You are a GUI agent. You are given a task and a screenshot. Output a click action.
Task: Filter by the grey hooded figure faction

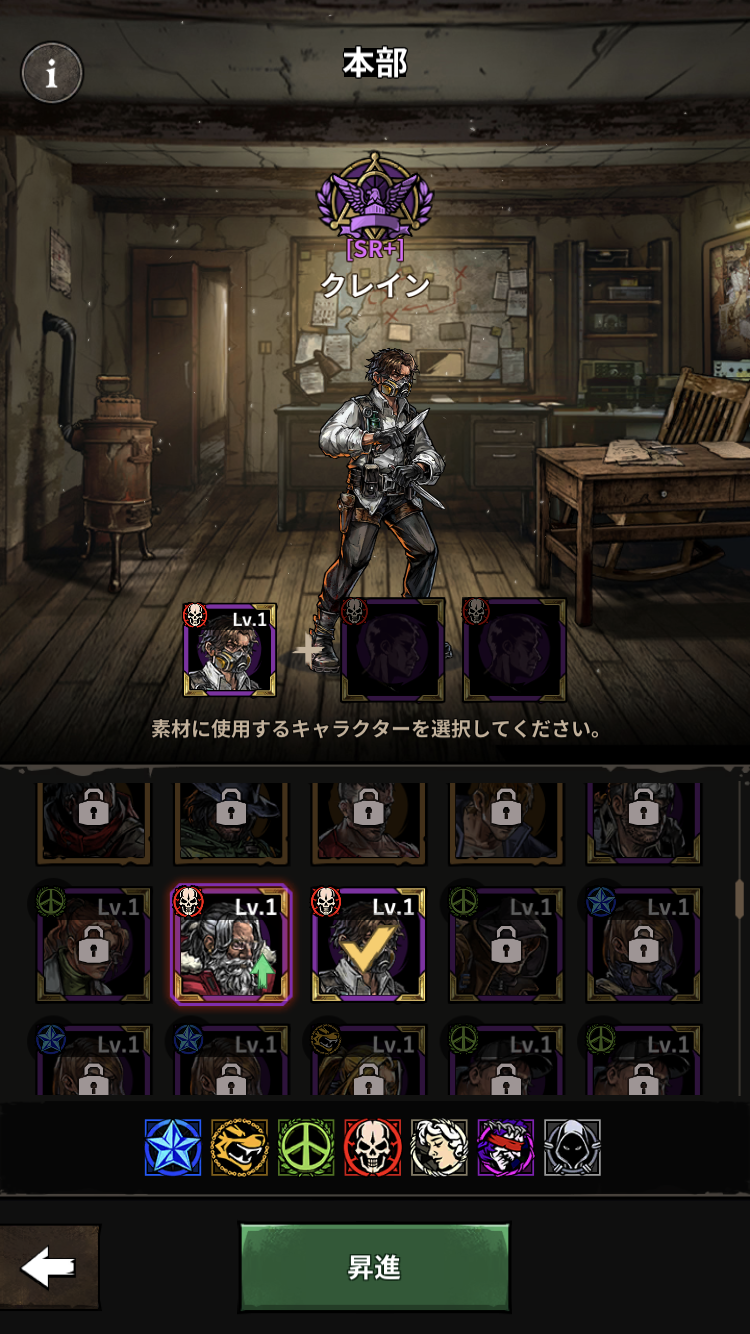(x=572, y=1147)
